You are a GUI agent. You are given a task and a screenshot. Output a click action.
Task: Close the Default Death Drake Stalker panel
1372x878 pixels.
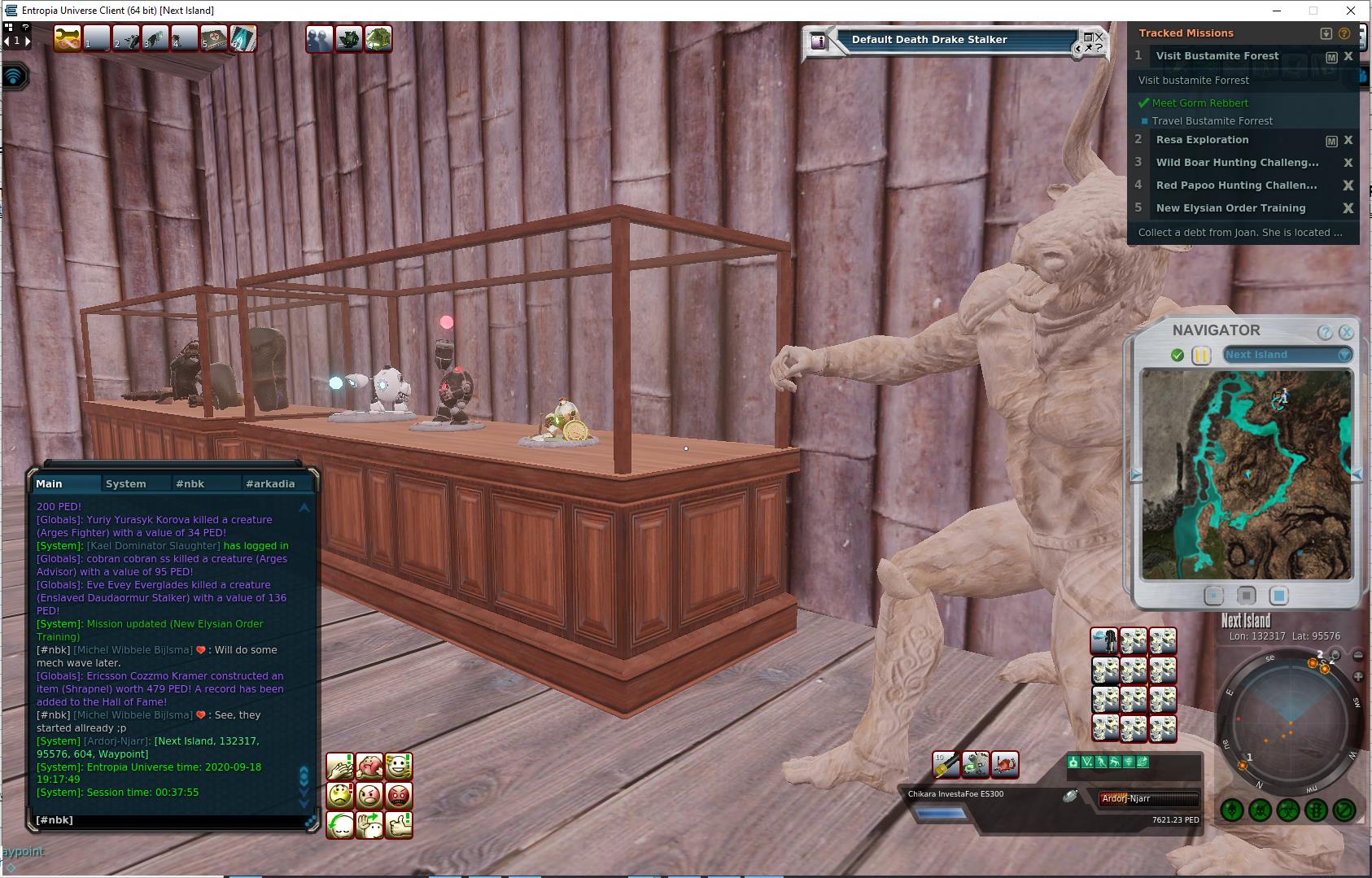[1099, 37]
